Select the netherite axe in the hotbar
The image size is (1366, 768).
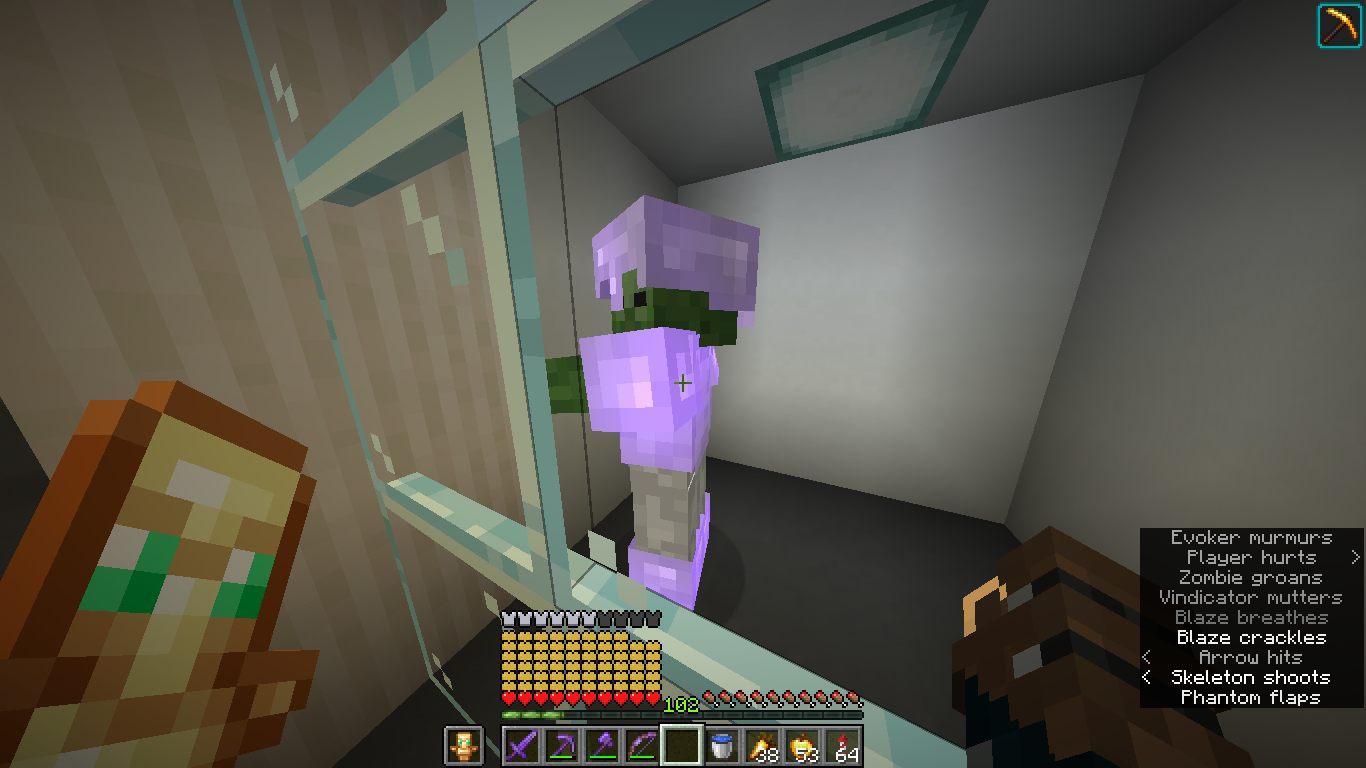[x=603, y=744]
